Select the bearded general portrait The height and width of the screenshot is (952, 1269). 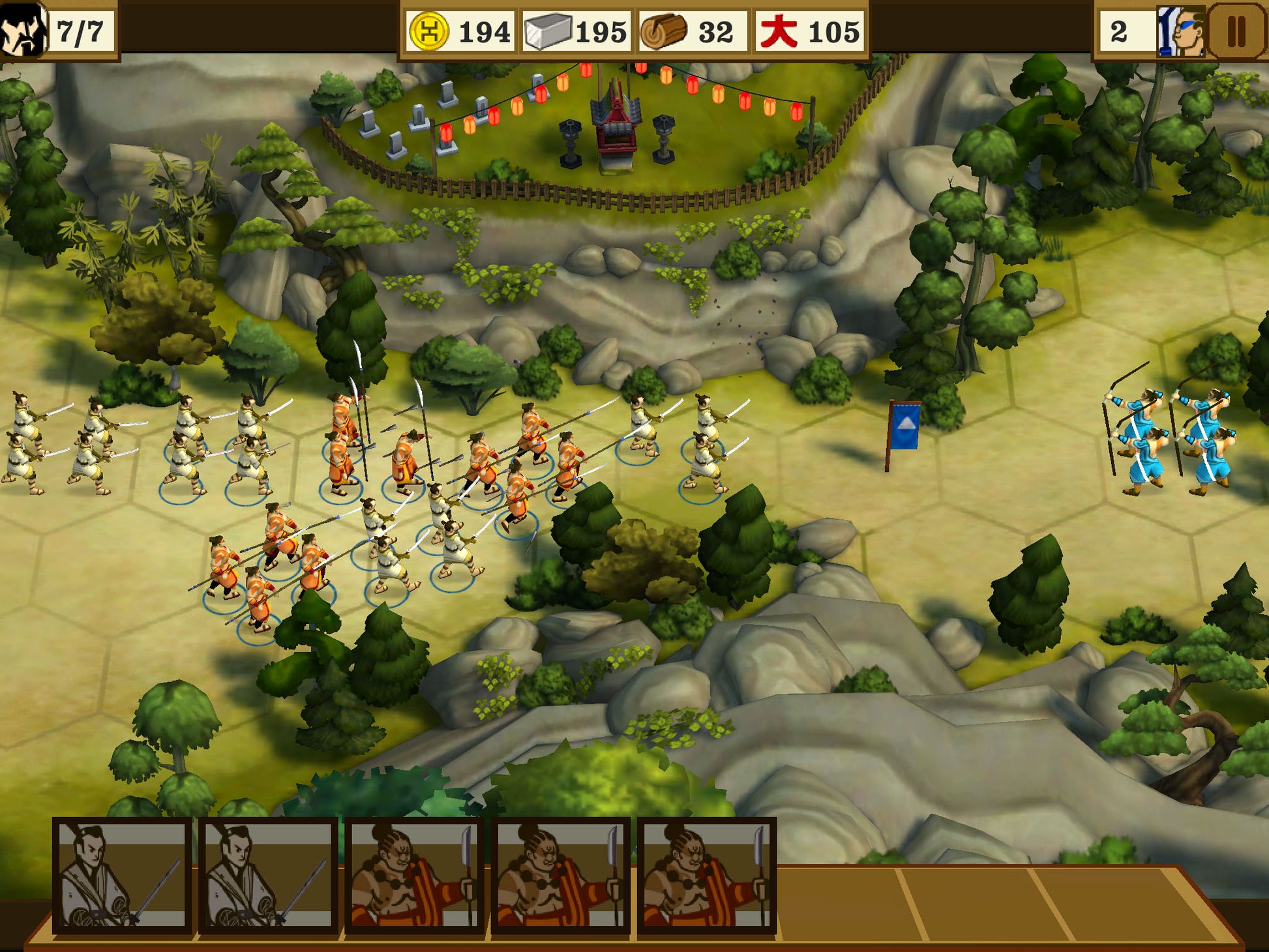[23, 29]
